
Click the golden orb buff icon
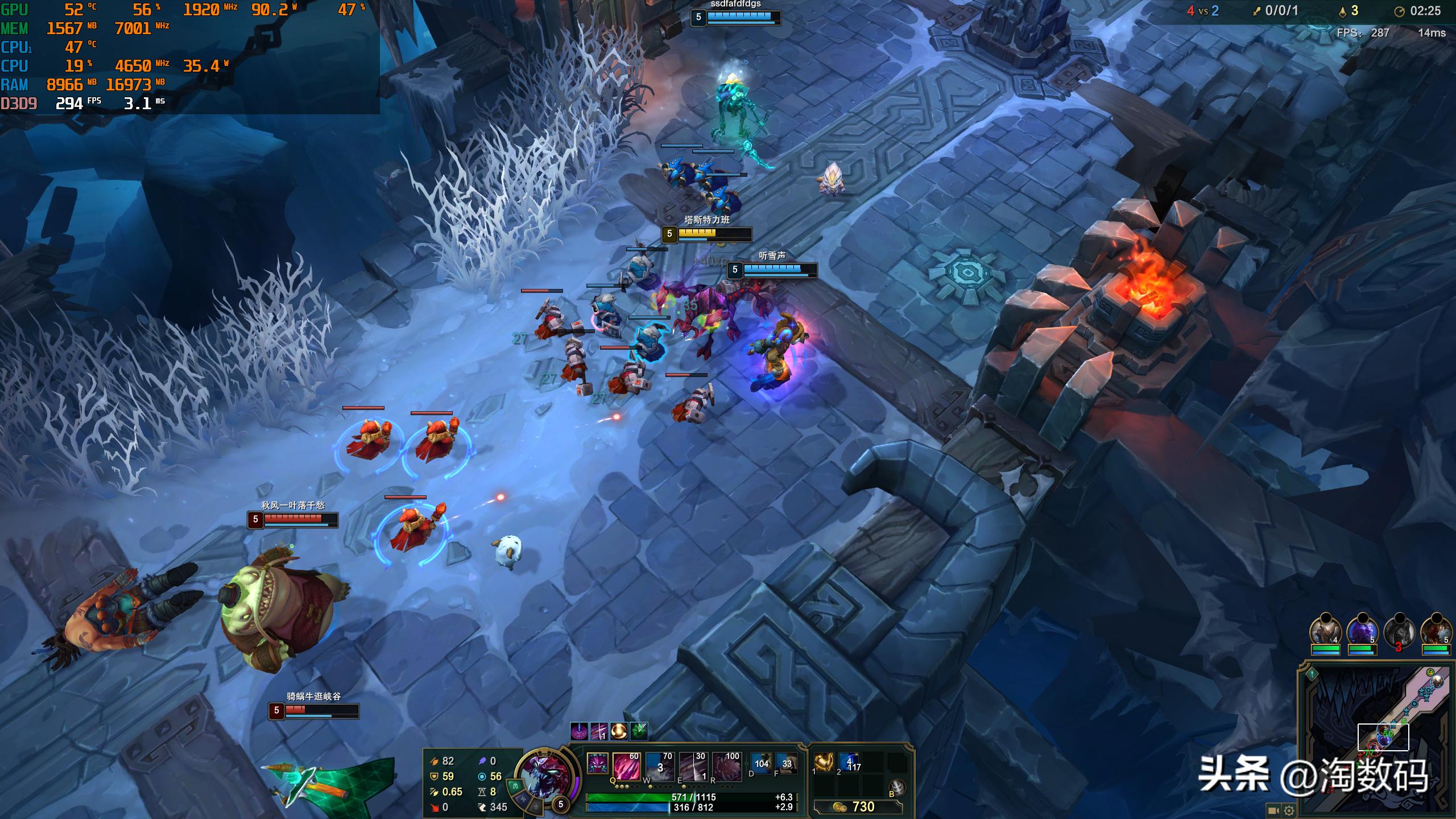(618, 731)
